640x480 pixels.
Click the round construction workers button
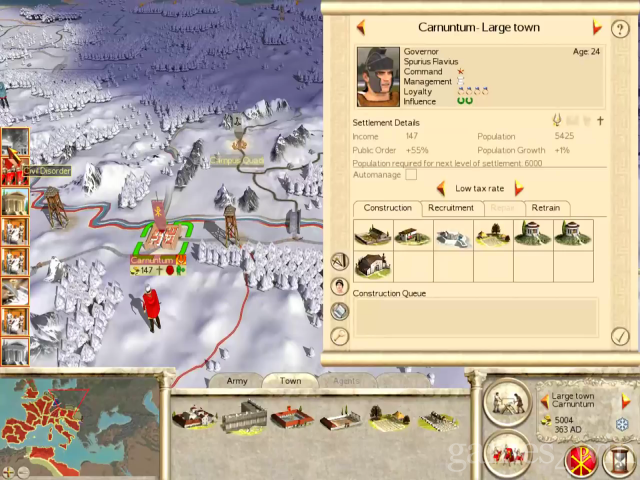[508, 401]
